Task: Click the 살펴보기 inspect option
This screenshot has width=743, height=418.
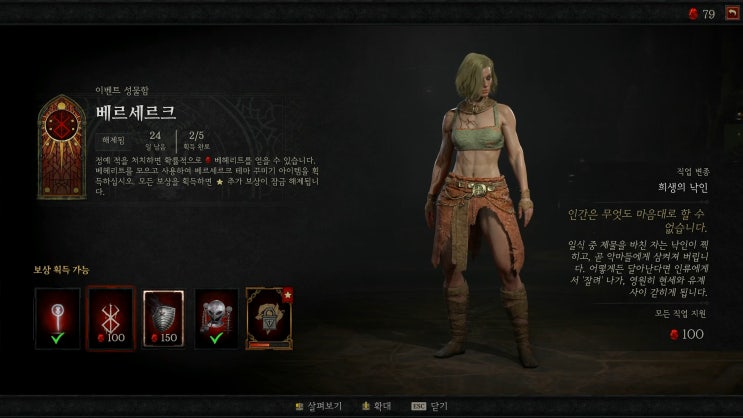Action: click(x=324, y=407)
